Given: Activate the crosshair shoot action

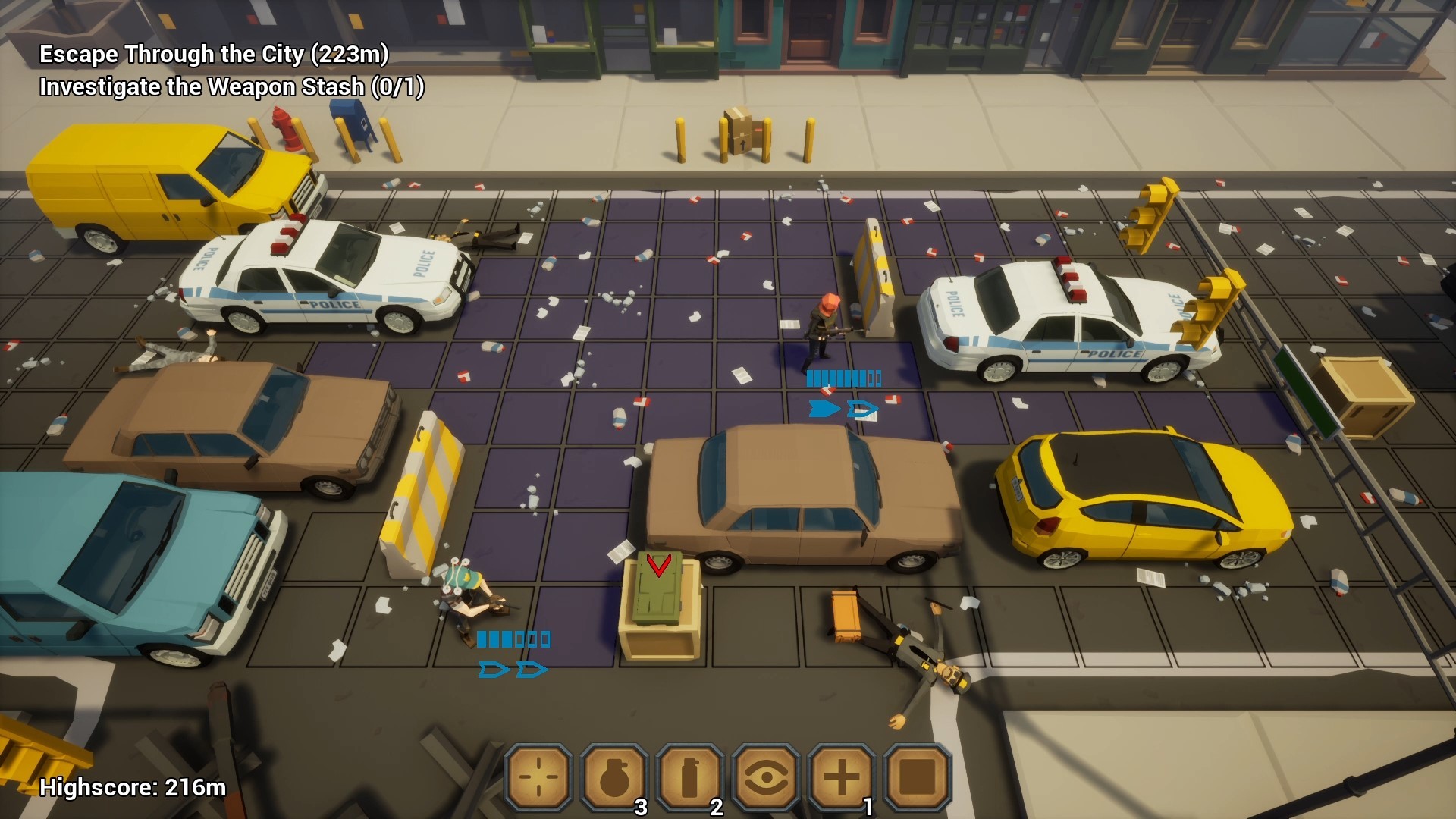Looking at the screenshot, I should pos(538,777).
